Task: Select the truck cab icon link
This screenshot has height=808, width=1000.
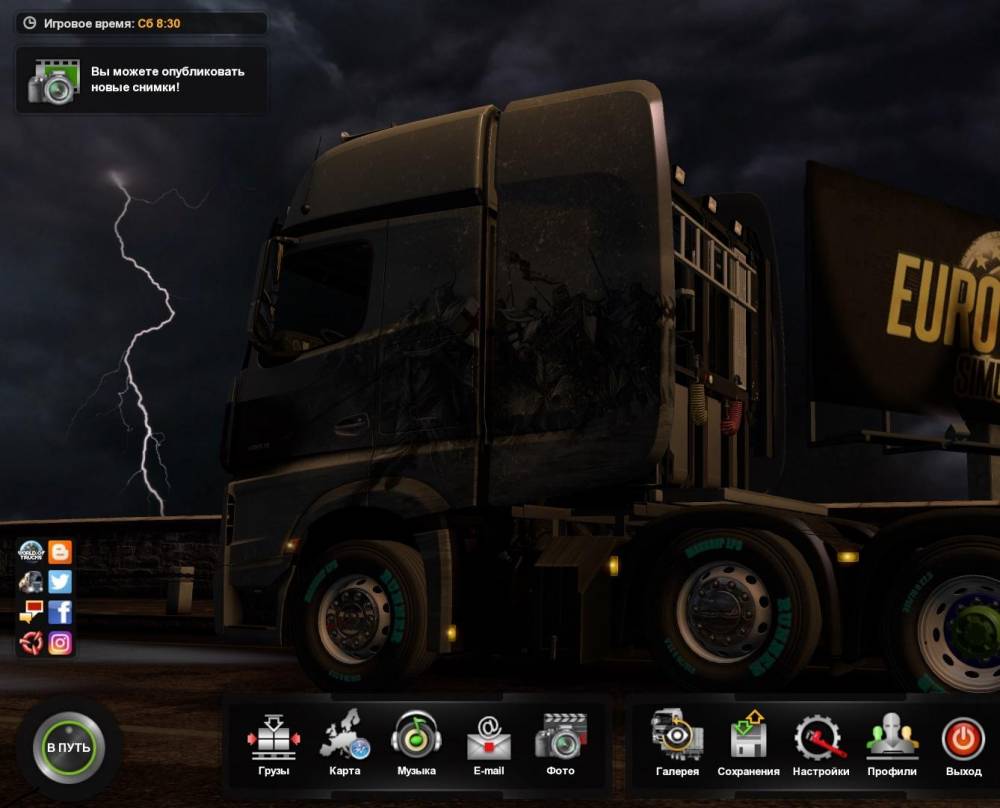Action: [x=31, y=582]
